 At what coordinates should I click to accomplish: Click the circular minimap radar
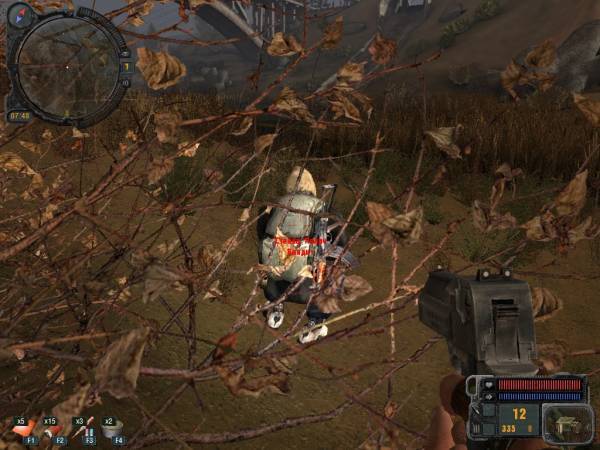(x=68, y=66)
